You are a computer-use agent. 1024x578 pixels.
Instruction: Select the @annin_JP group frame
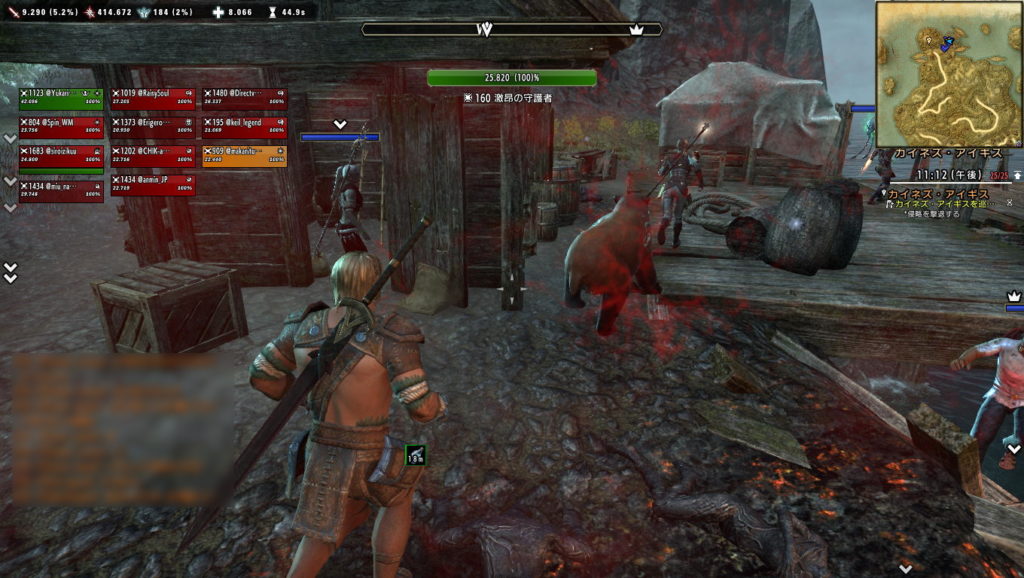click(153, 184)
